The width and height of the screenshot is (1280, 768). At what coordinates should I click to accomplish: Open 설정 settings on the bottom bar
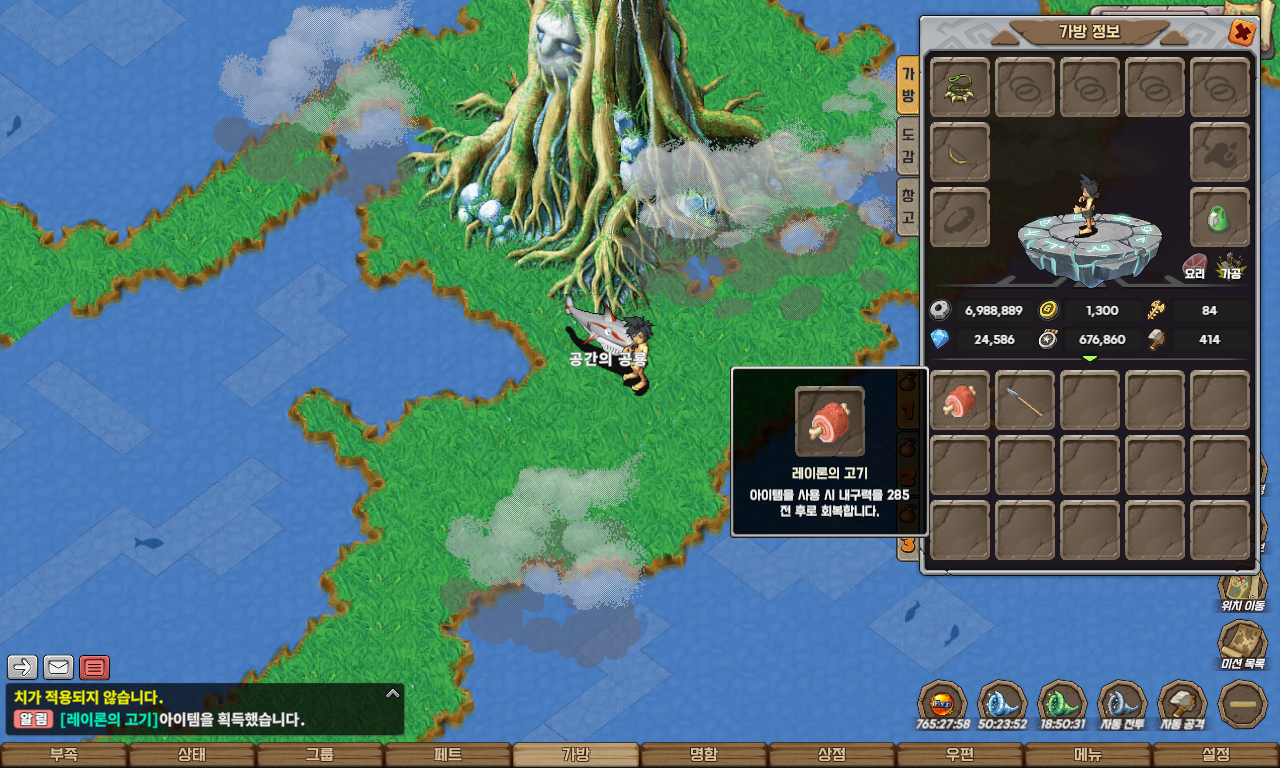click(x=1216, y=755)
